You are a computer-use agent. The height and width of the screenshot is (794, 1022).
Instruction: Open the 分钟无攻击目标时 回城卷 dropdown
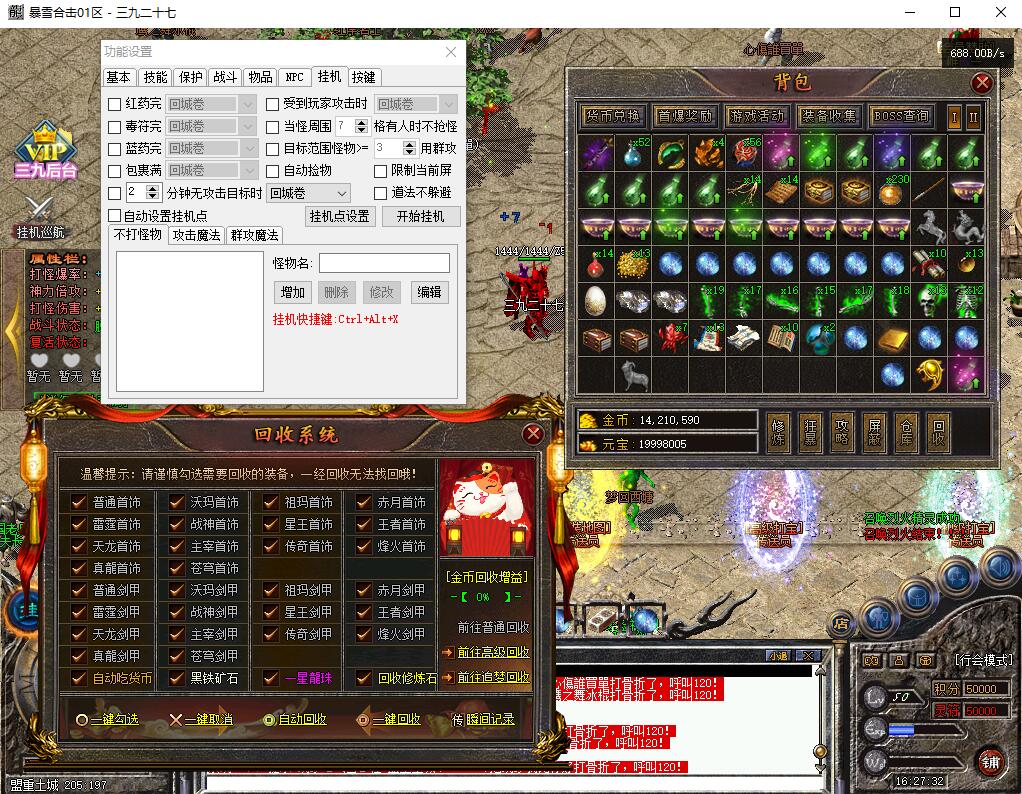click(309, 193)
